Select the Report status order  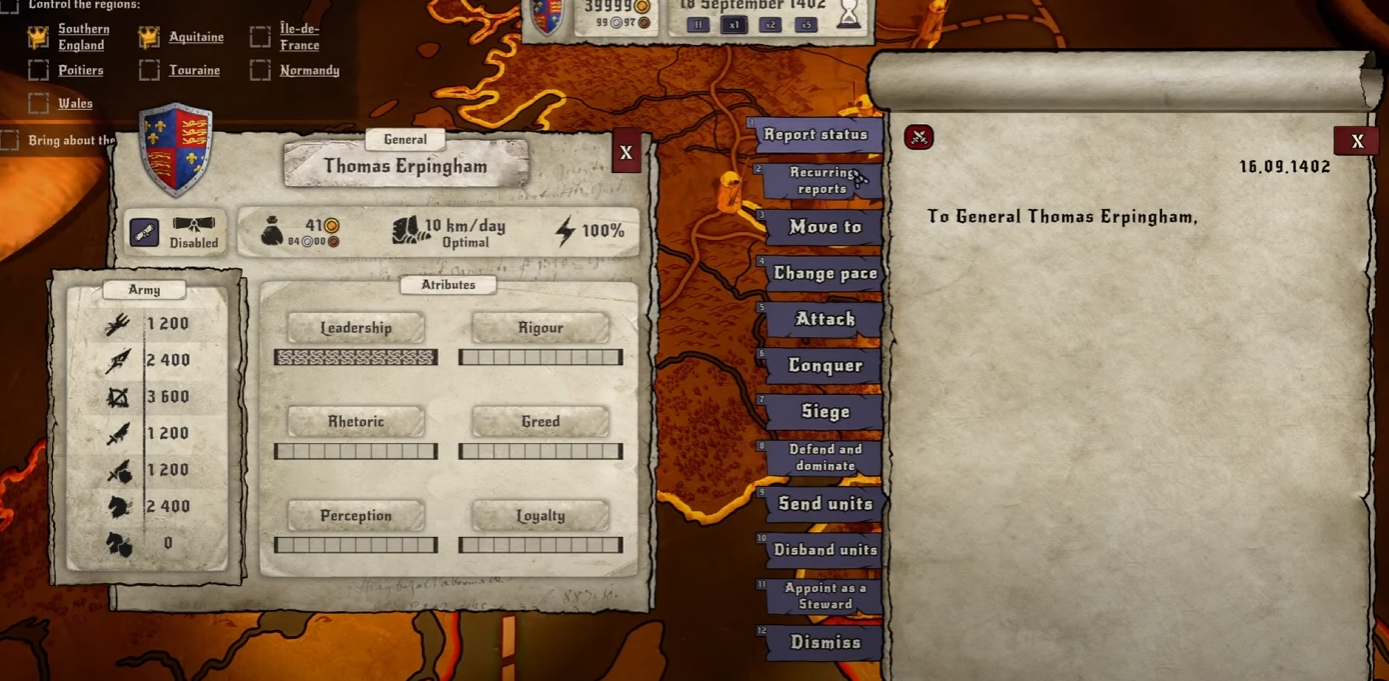[x=817, y=135]
